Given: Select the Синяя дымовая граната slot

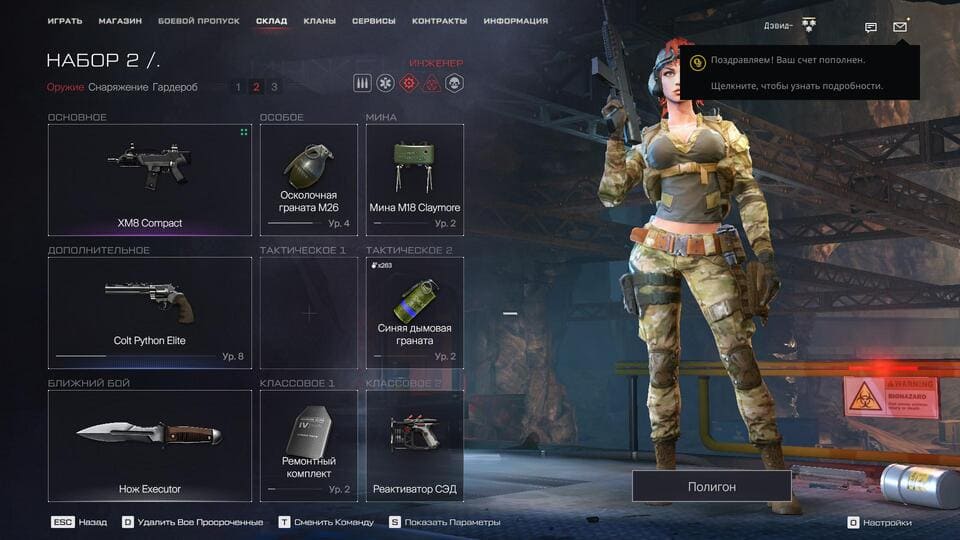Looking at the screenshot, I should click(414, 312).
